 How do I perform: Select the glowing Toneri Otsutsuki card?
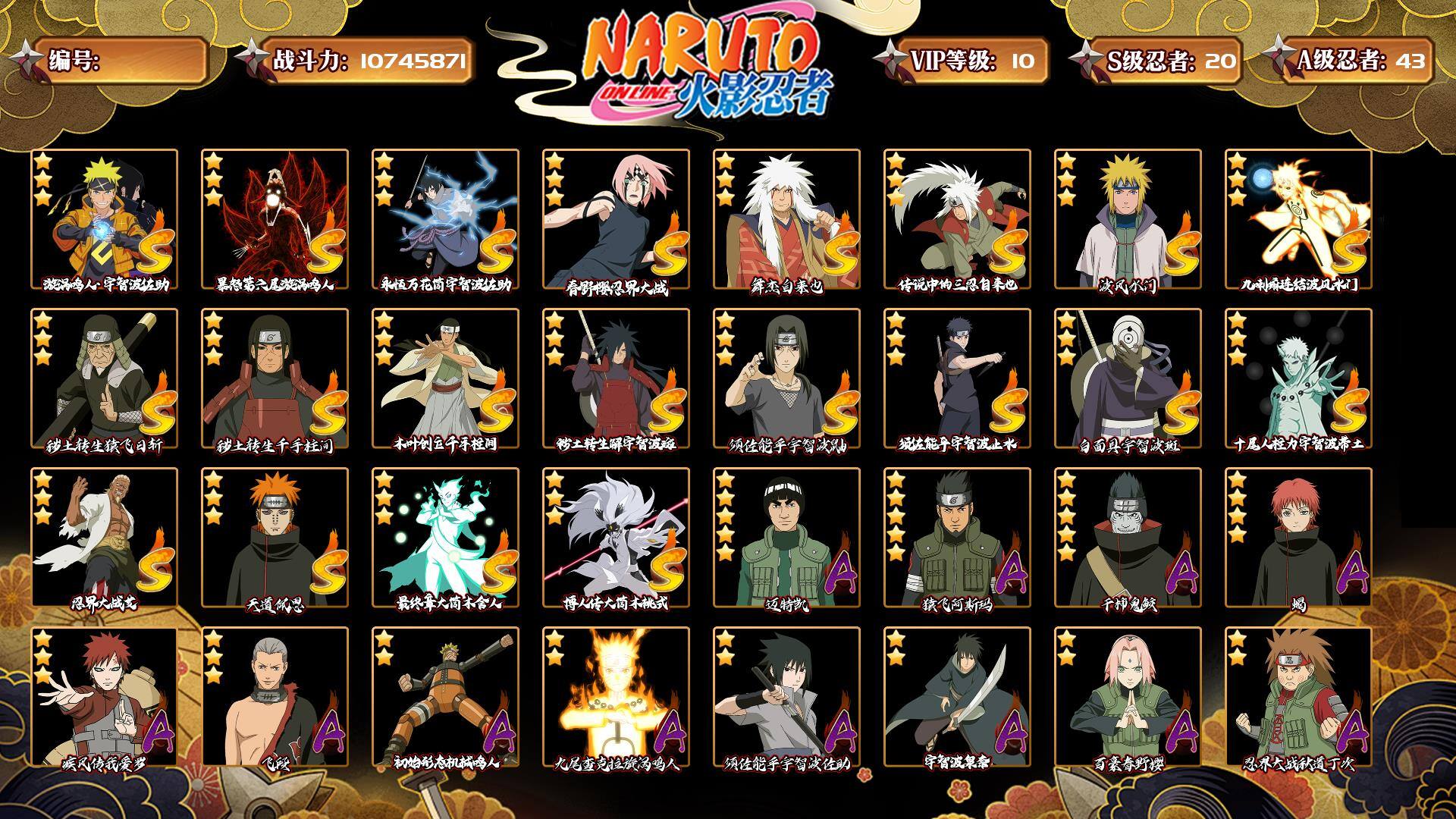(445, 538)
